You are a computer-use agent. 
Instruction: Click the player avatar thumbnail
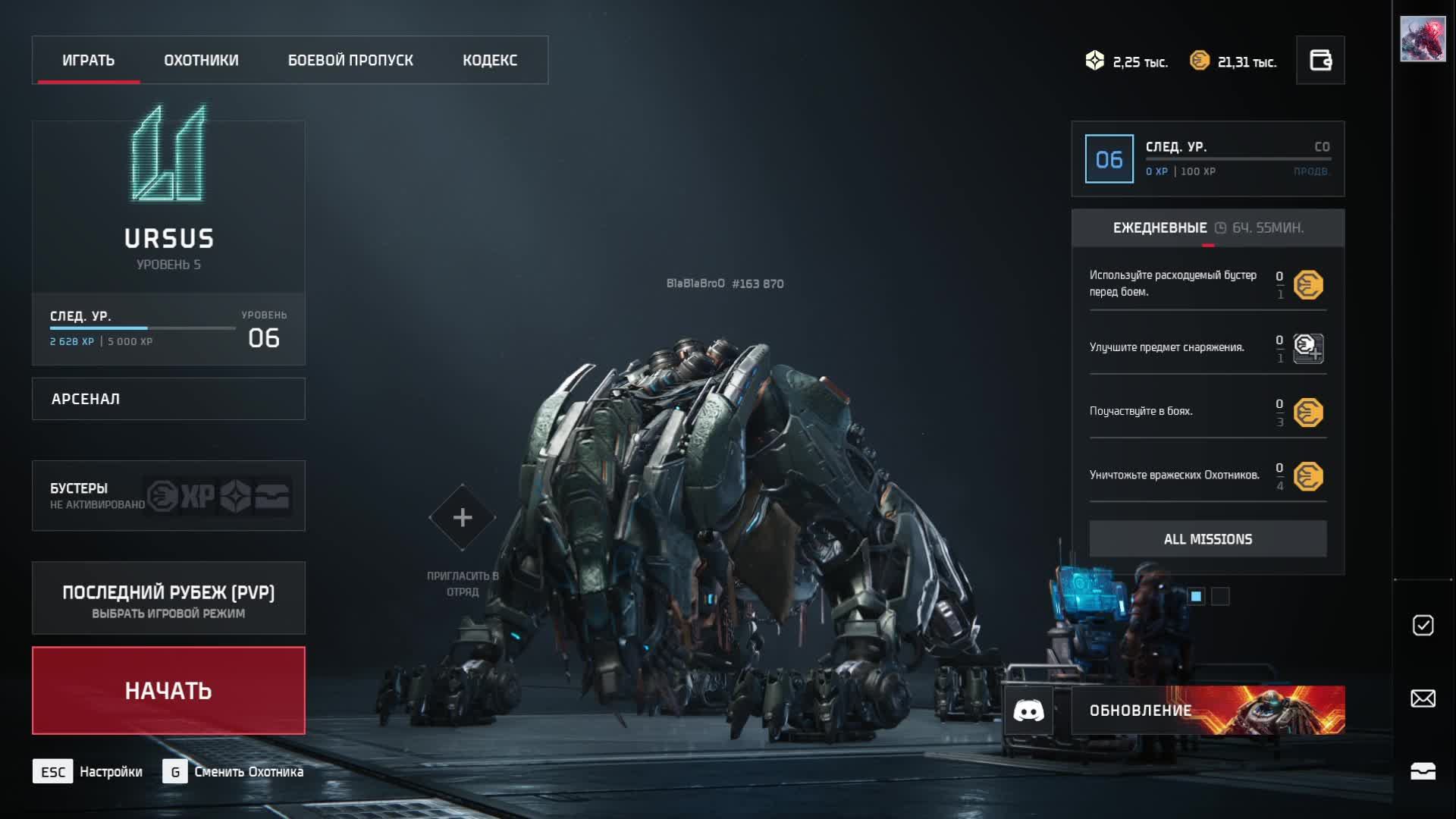tap(1423, 39)
